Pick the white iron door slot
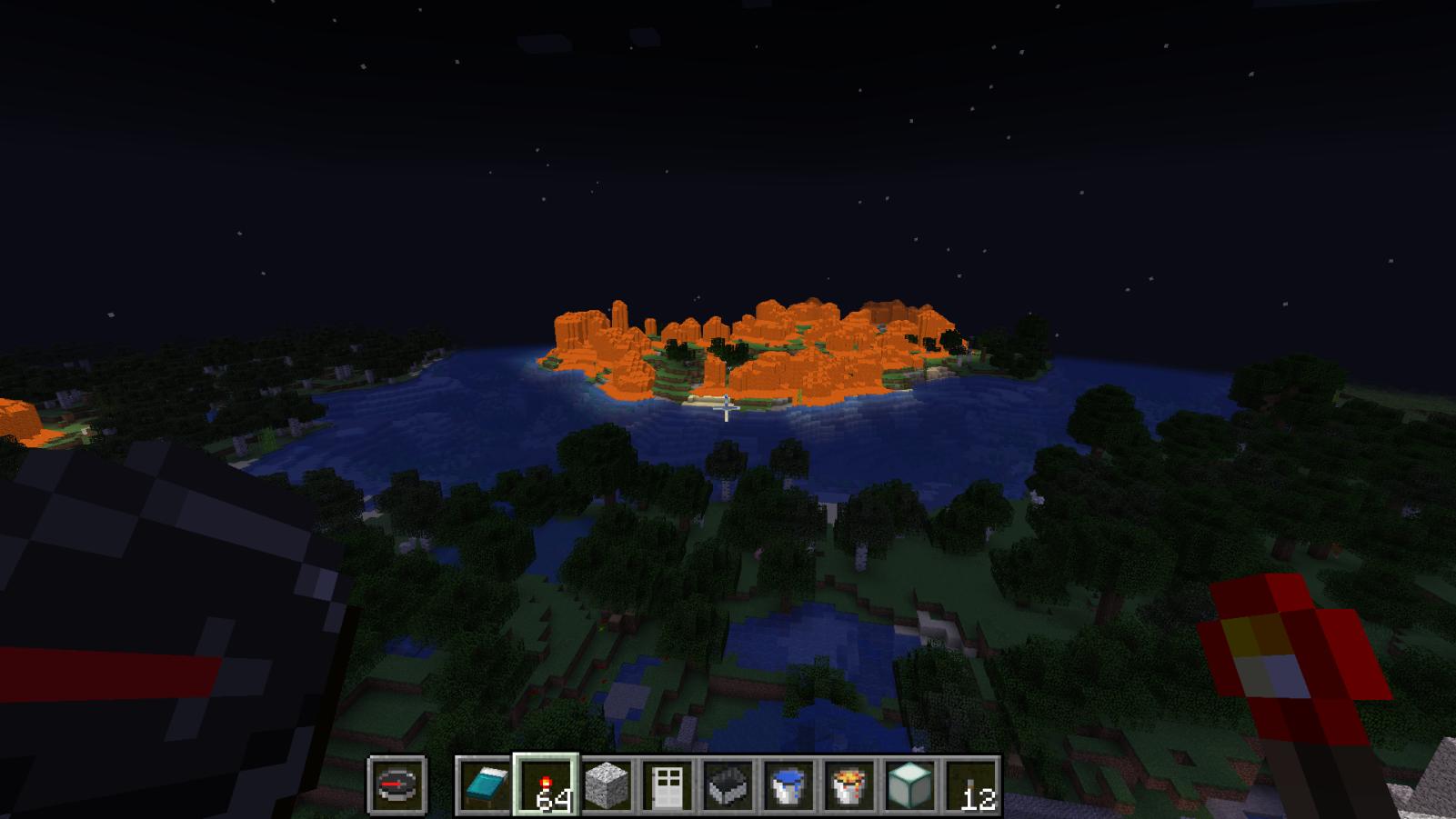 point(667,784)
